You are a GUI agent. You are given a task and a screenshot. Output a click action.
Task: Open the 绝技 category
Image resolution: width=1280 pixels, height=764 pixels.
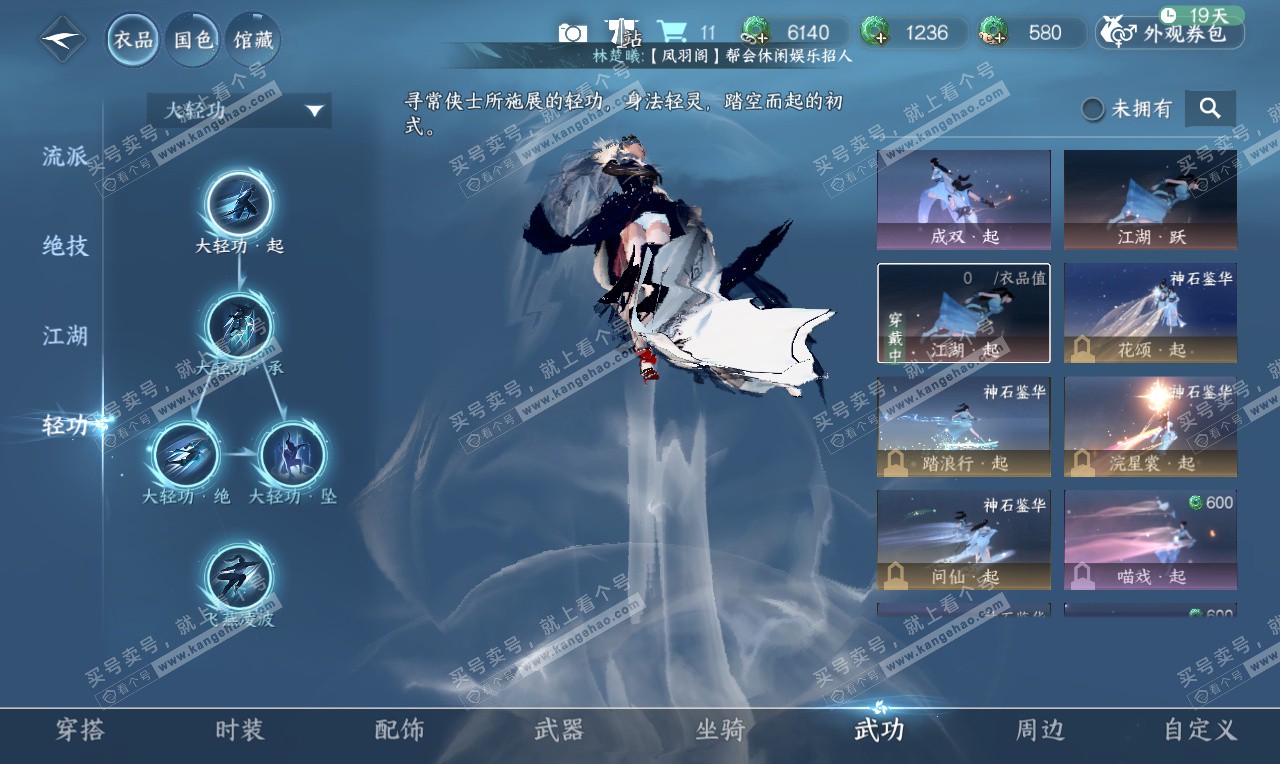pyautogui.click(x=65, y=246)
